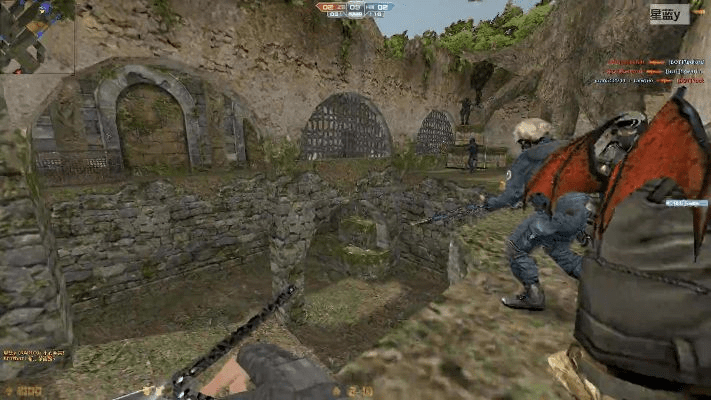
Task: Click the chat message text
Action: [x=34, y=354]
